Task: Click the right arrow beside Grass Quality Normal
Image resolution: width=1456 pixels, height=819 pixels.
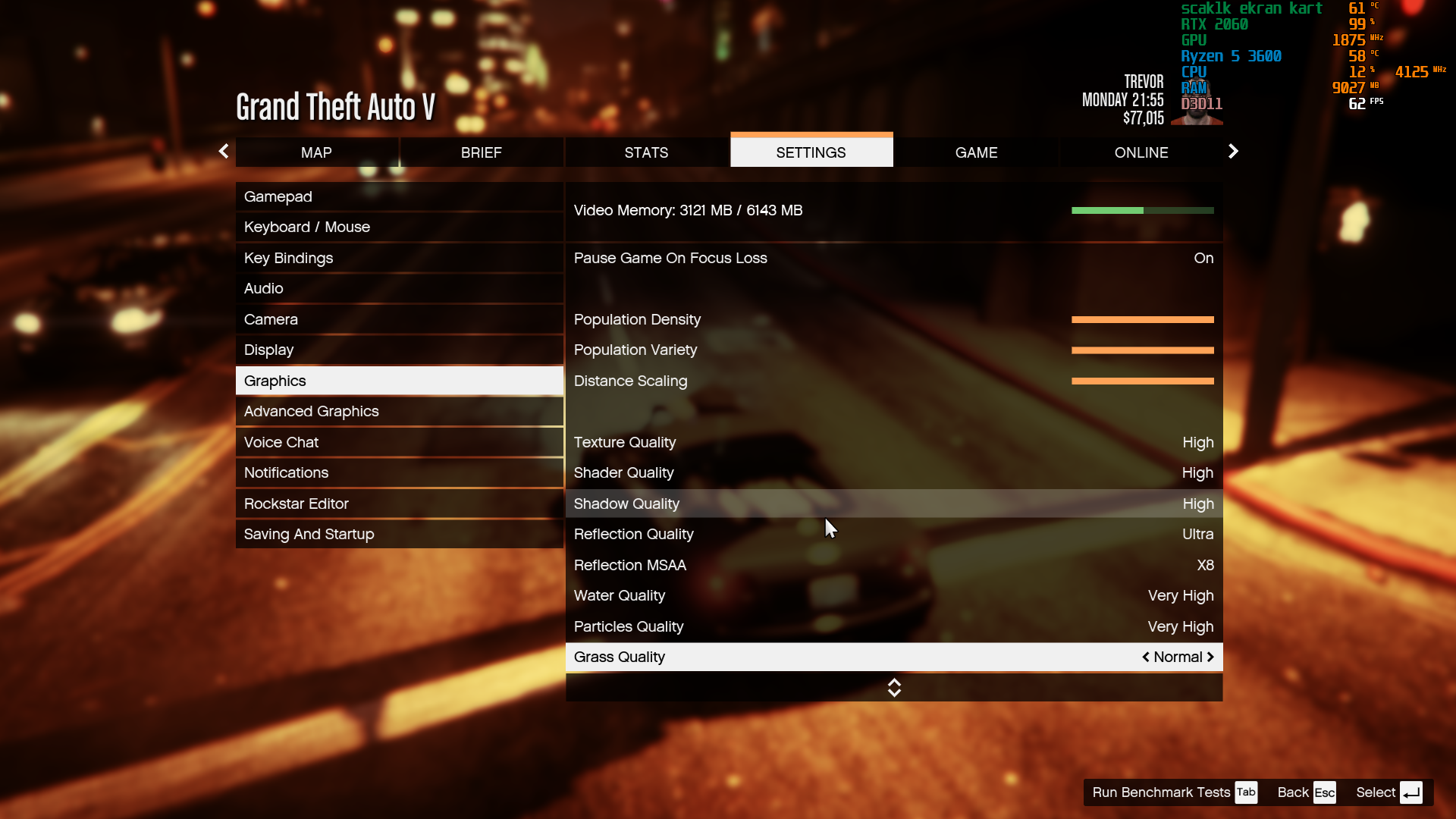Action: 1210,657
